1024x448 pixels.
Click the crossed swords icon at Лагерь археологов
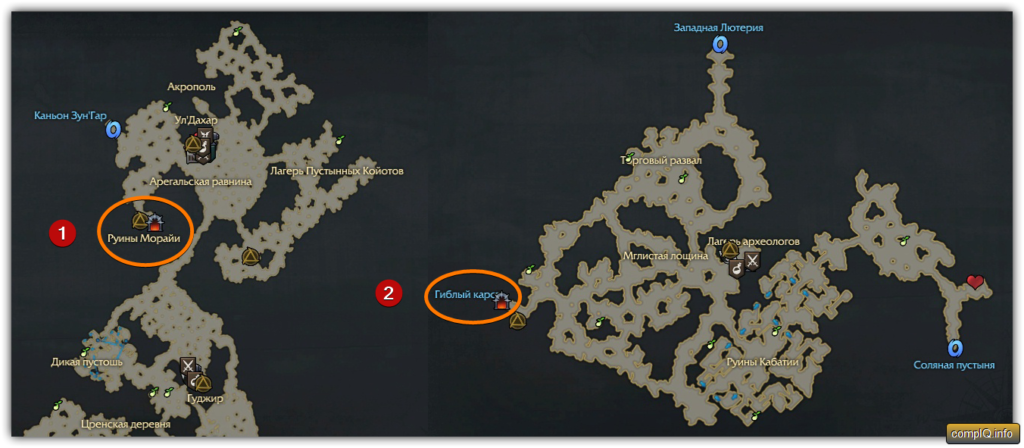pyautogui.click(x=752, y=260)
